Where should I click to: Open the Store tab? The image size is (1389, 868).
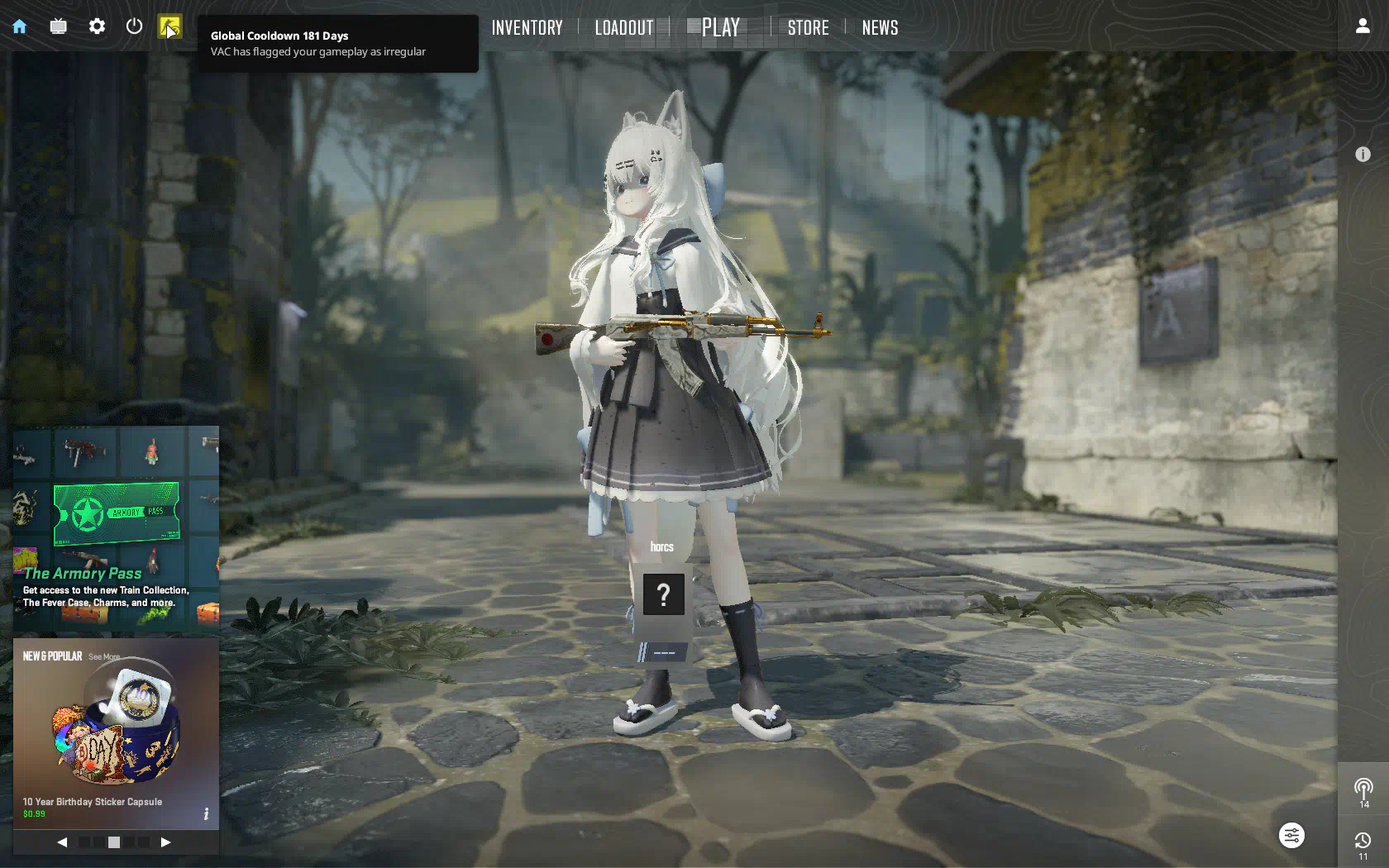(808, 28)
